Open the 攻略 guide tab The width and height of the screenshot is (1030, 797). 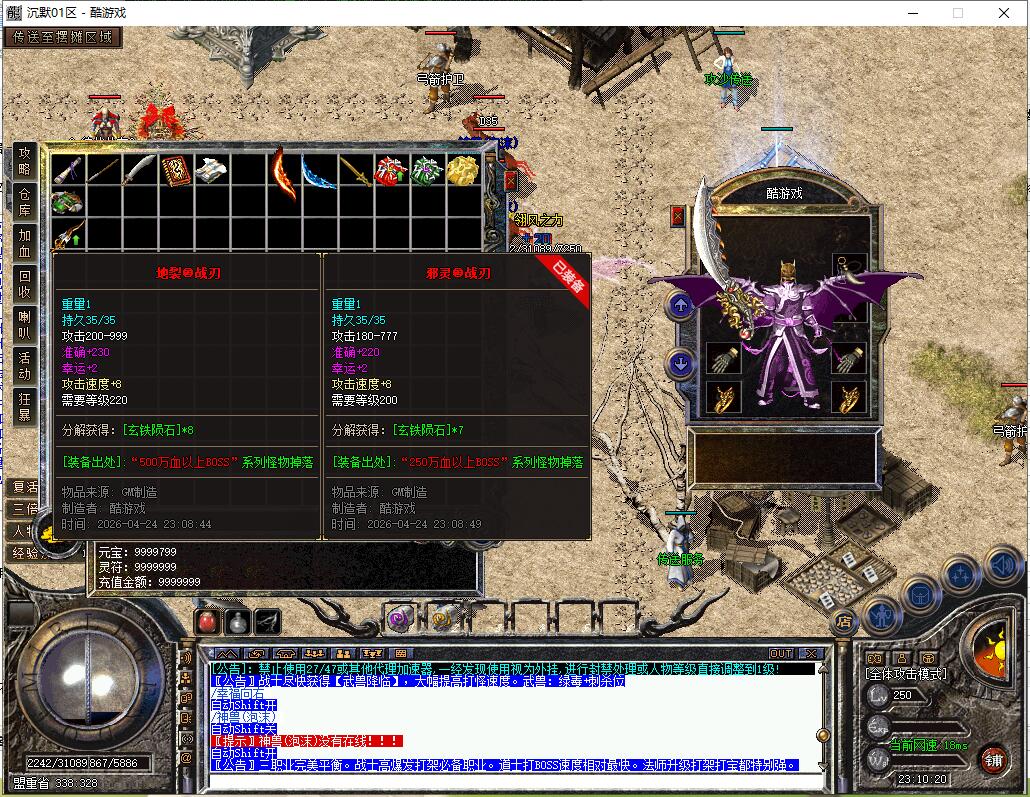[25, 160]
